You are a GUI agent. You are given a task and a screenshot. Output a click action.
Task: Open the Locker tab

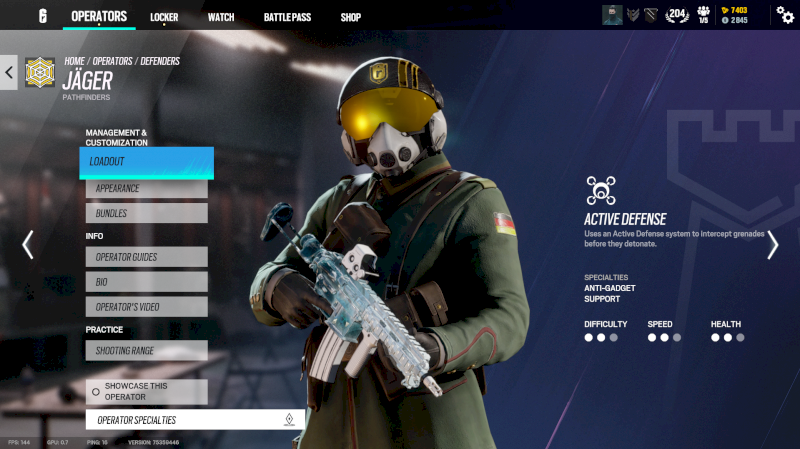click(x=164, y=17)
